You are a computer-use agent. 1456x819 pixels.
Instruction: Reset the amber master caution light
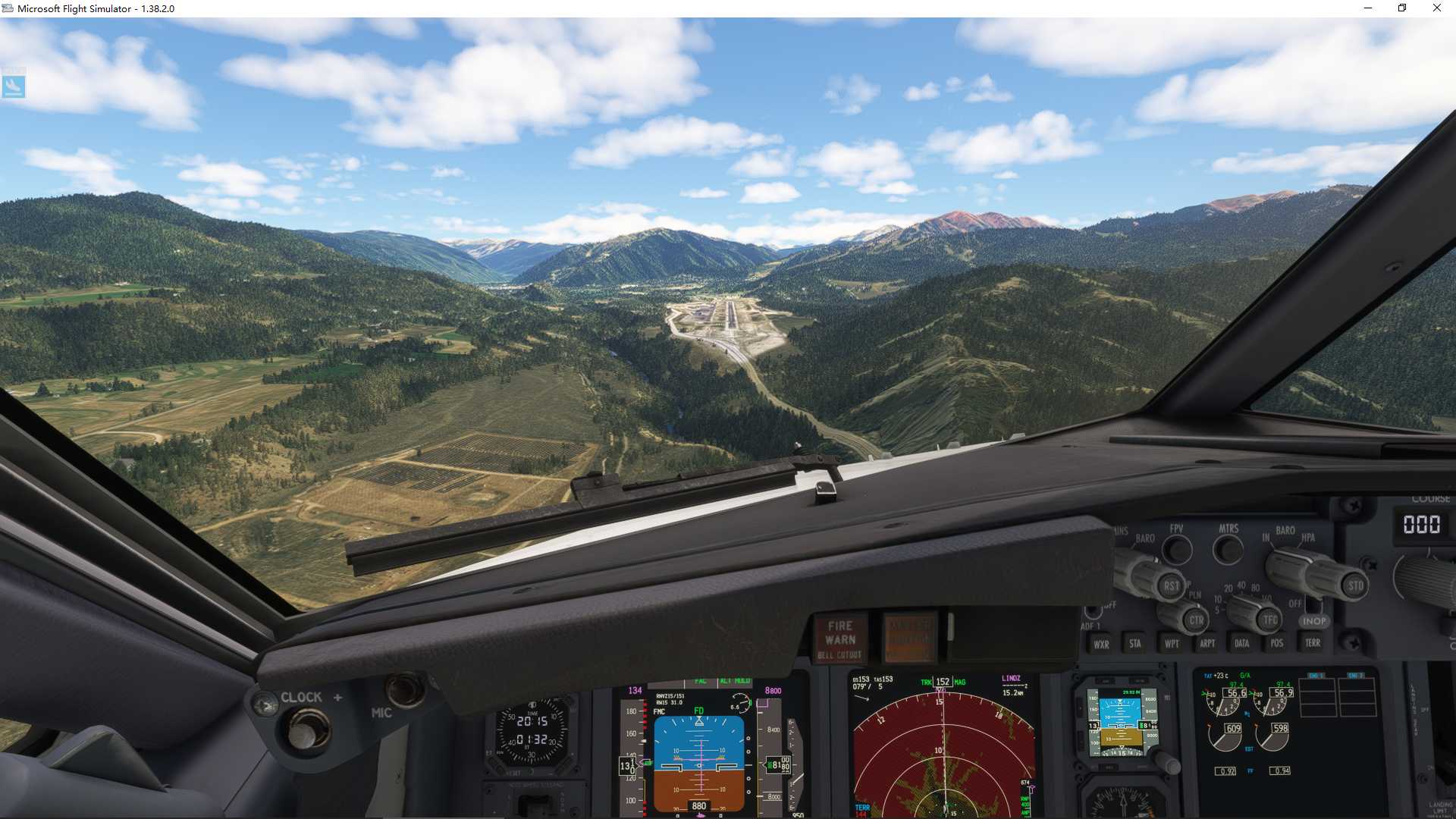coord(910,637)
